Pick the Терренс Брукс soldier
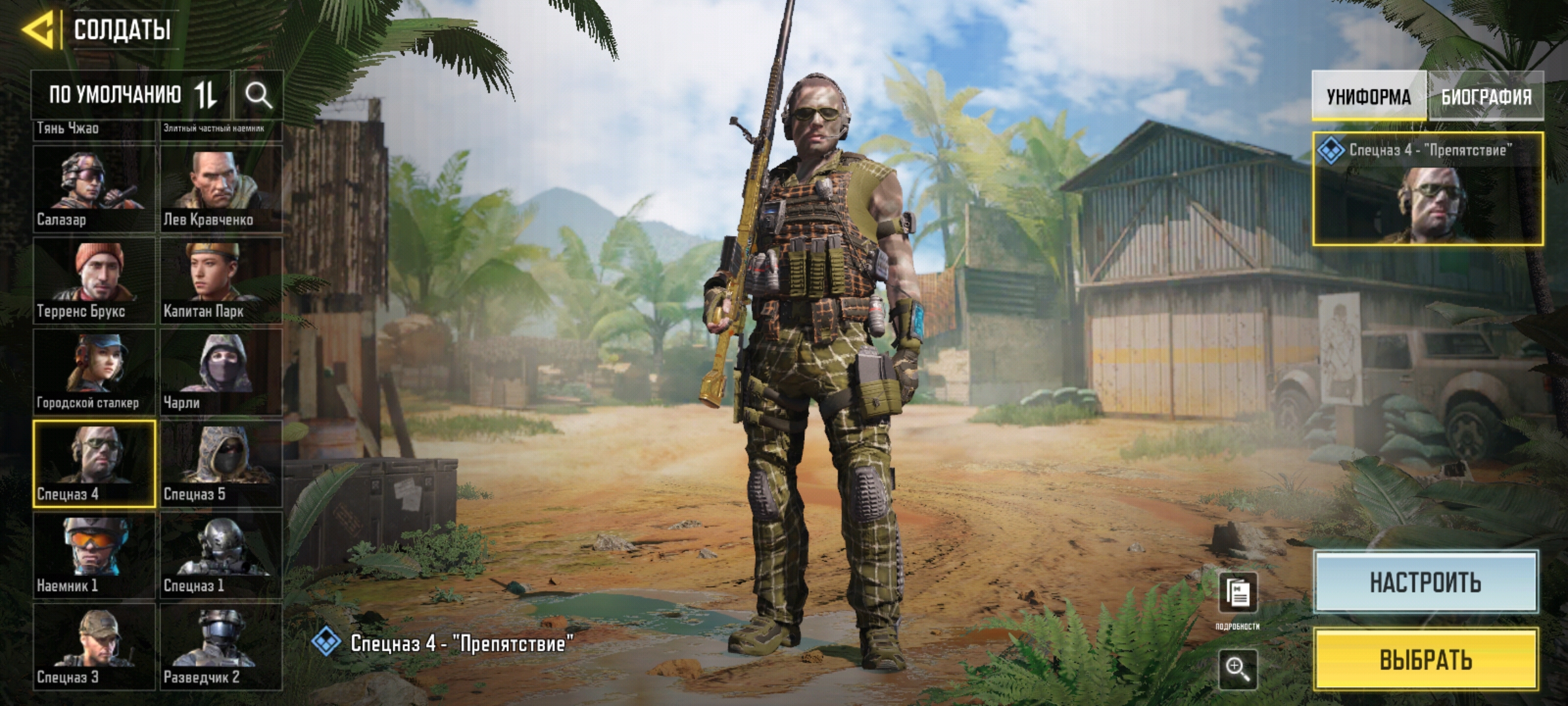The width and height of the screenshot is (1568, 706). (x=94, y=280)
